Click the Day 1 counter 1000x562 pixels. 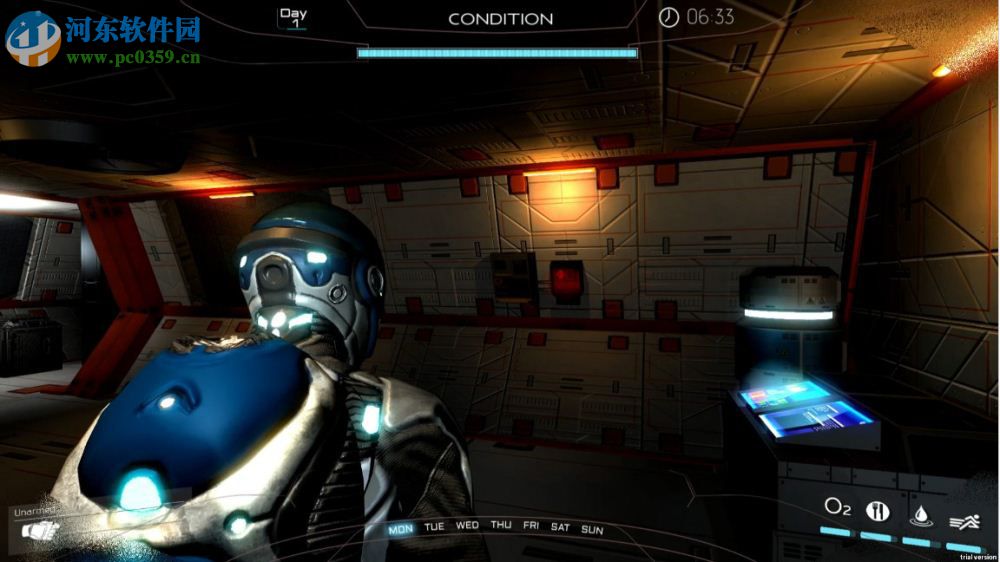[293, 18]
